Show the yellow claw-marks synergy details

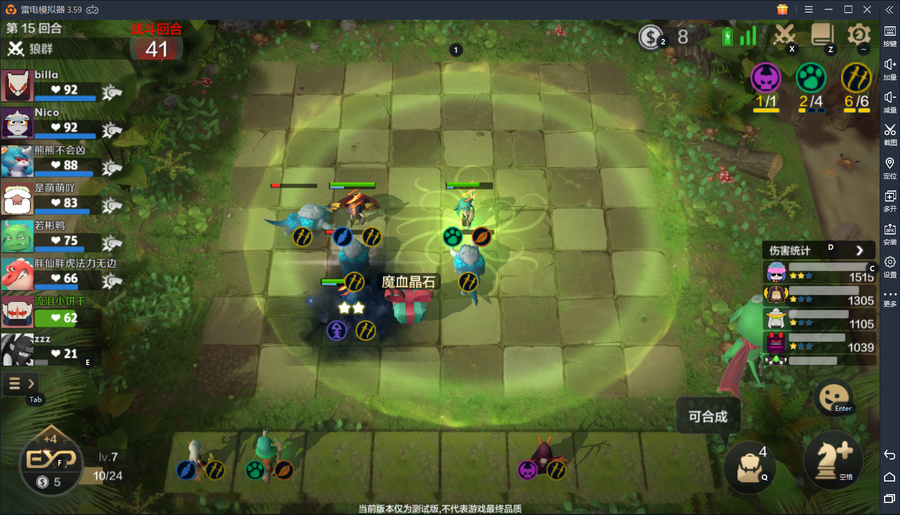tap(855, 77)
